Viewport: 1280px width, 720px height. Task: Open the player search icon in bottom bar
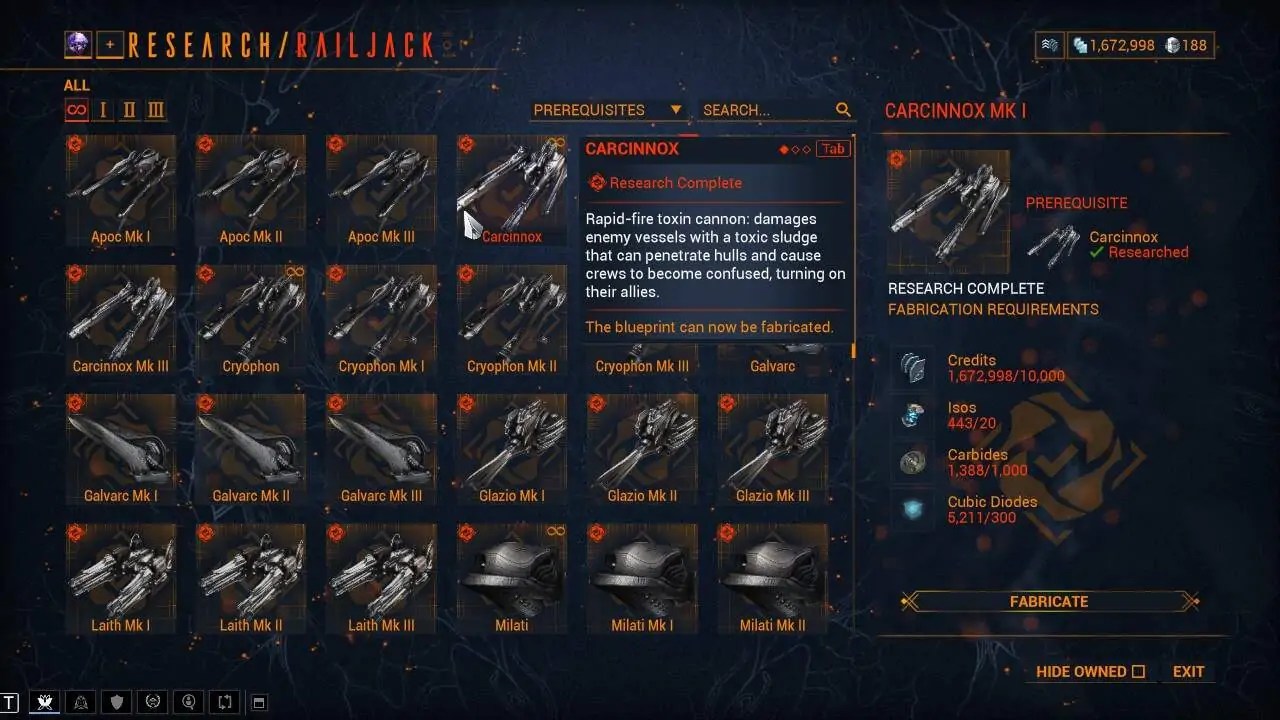188,702
